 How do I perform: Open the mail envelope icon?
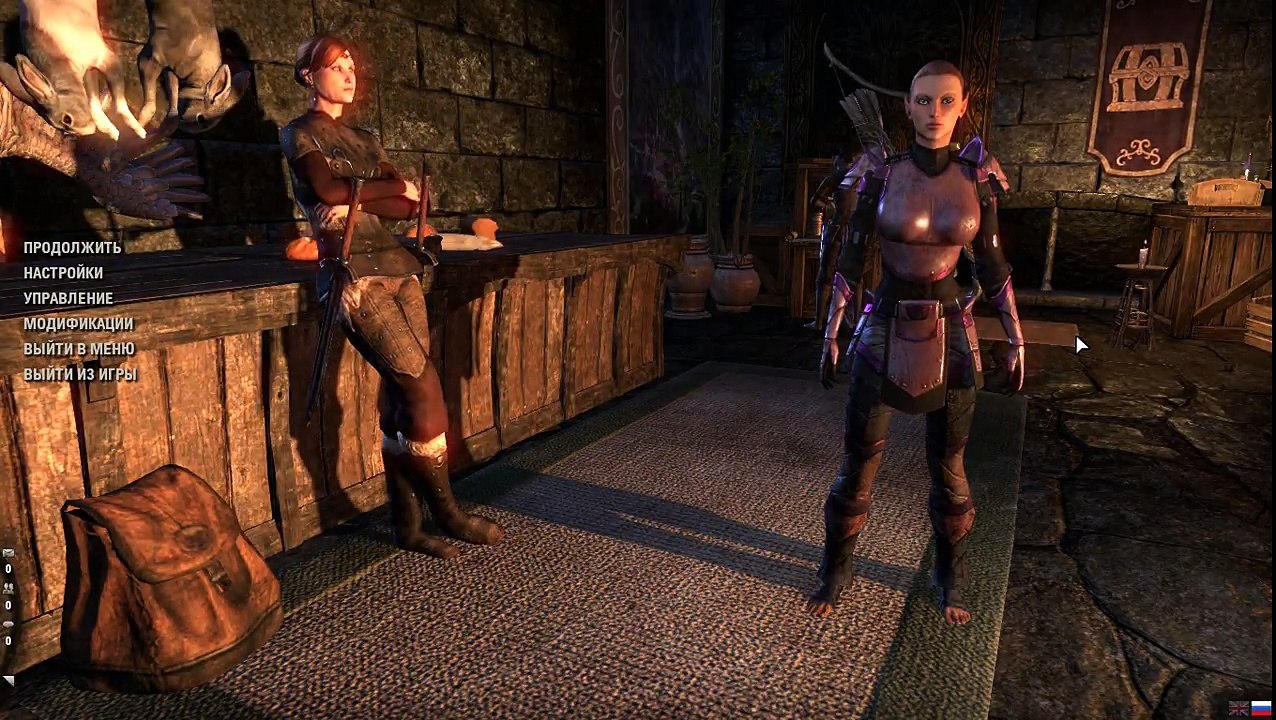[x=8, y=553]
